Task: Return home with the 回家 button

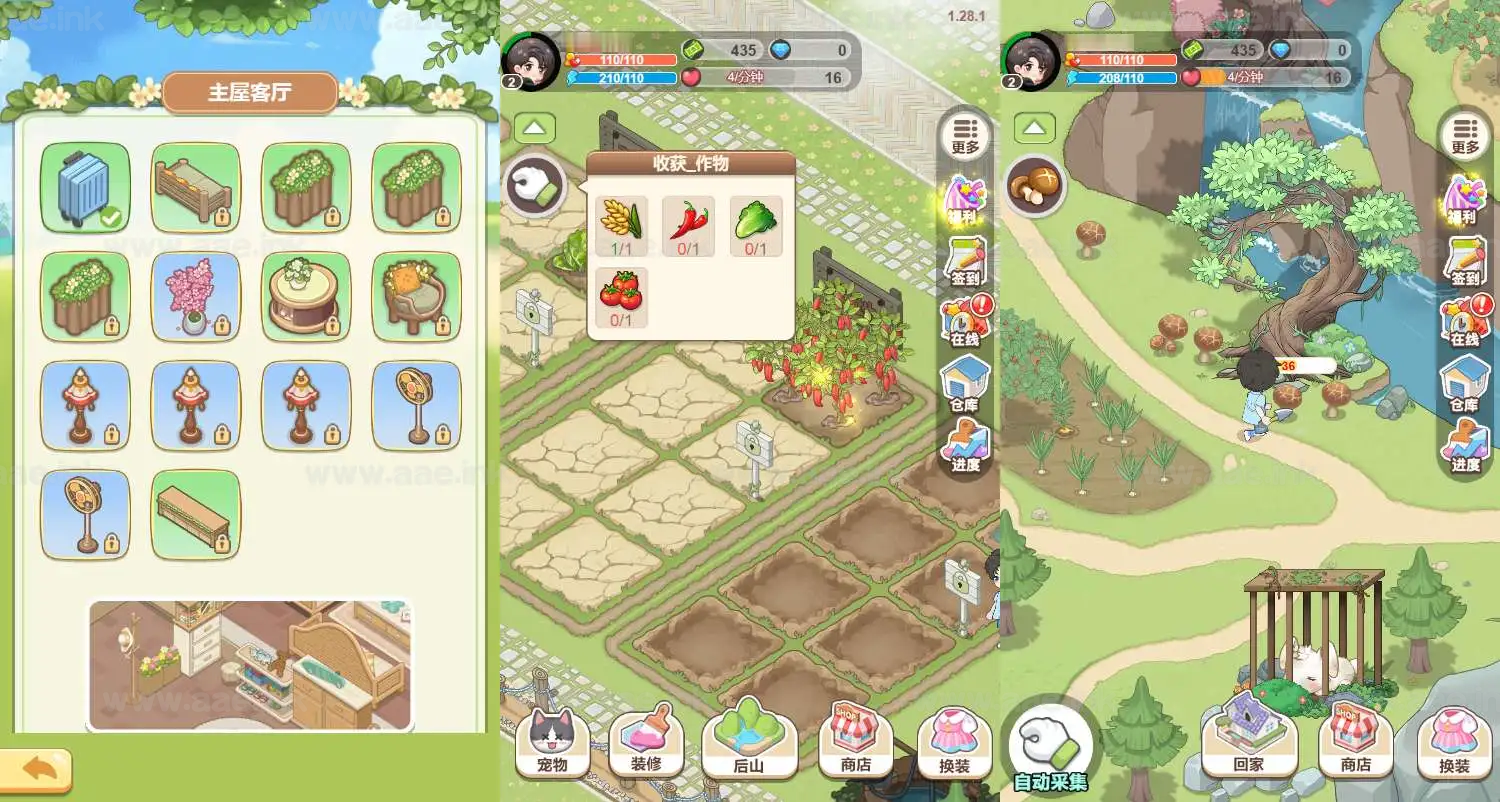Action: 1248,743
